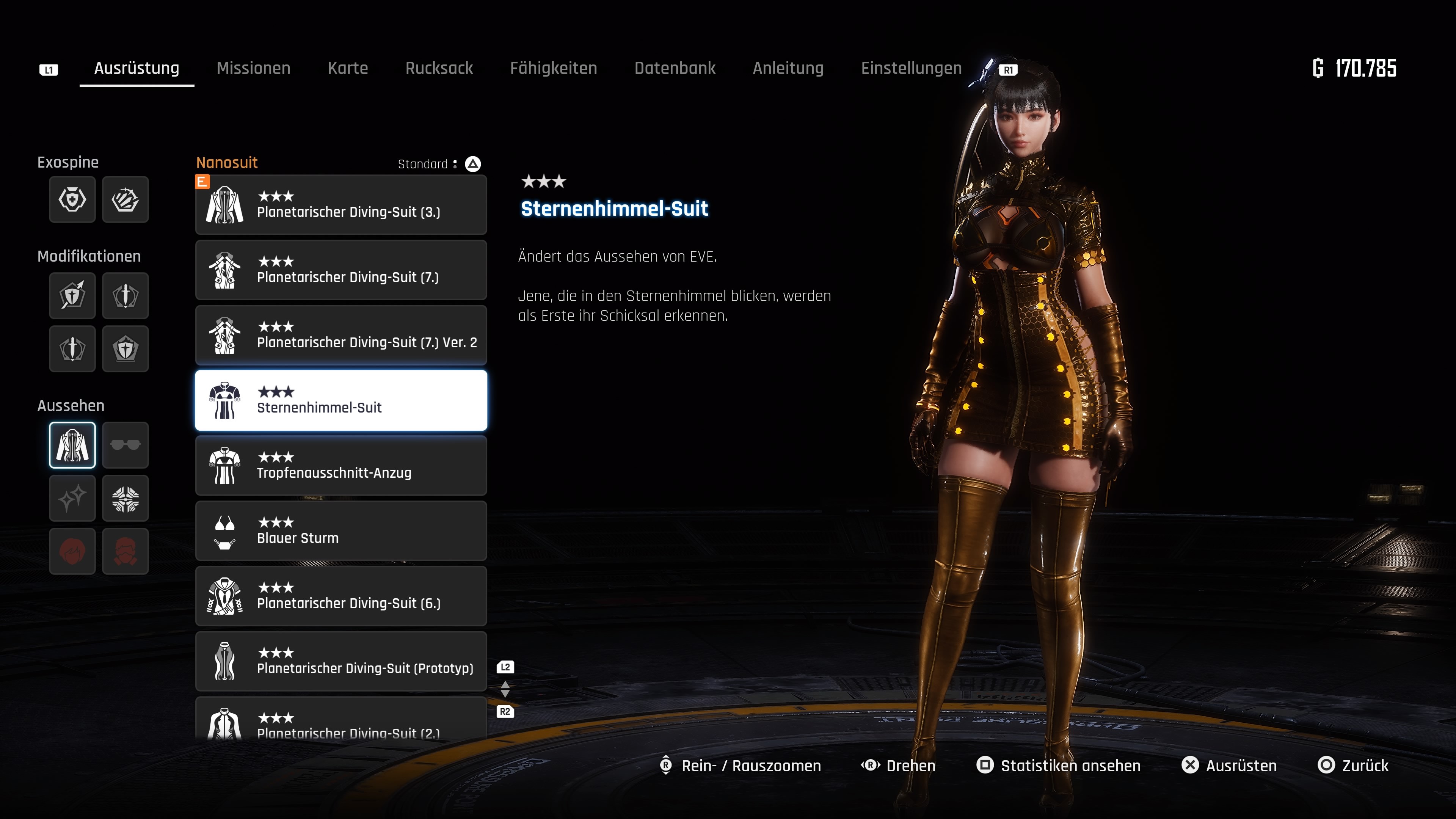
Task: Open the defense shield modification slot
Action: 126,349
